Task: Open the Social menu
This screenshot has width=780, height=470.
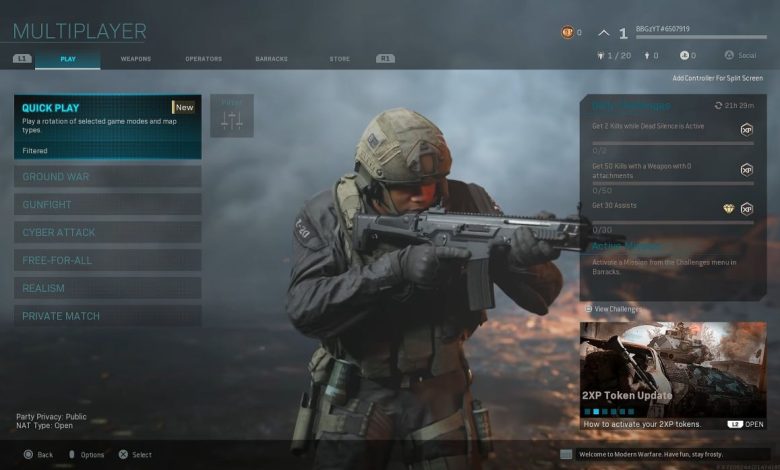Action: tap(742, 55)
